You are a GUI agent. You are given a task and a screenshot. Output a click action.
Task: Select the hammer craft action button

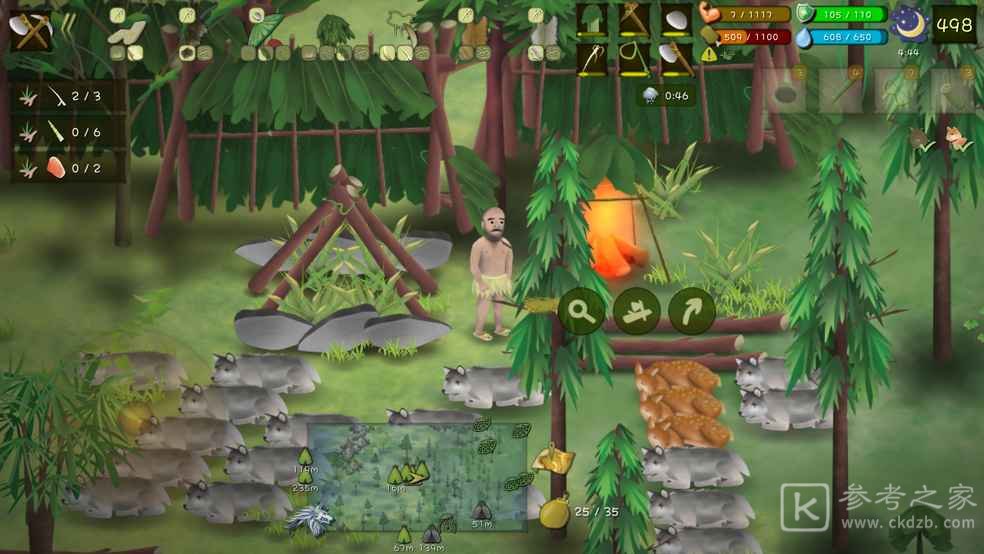coord(636,311)
